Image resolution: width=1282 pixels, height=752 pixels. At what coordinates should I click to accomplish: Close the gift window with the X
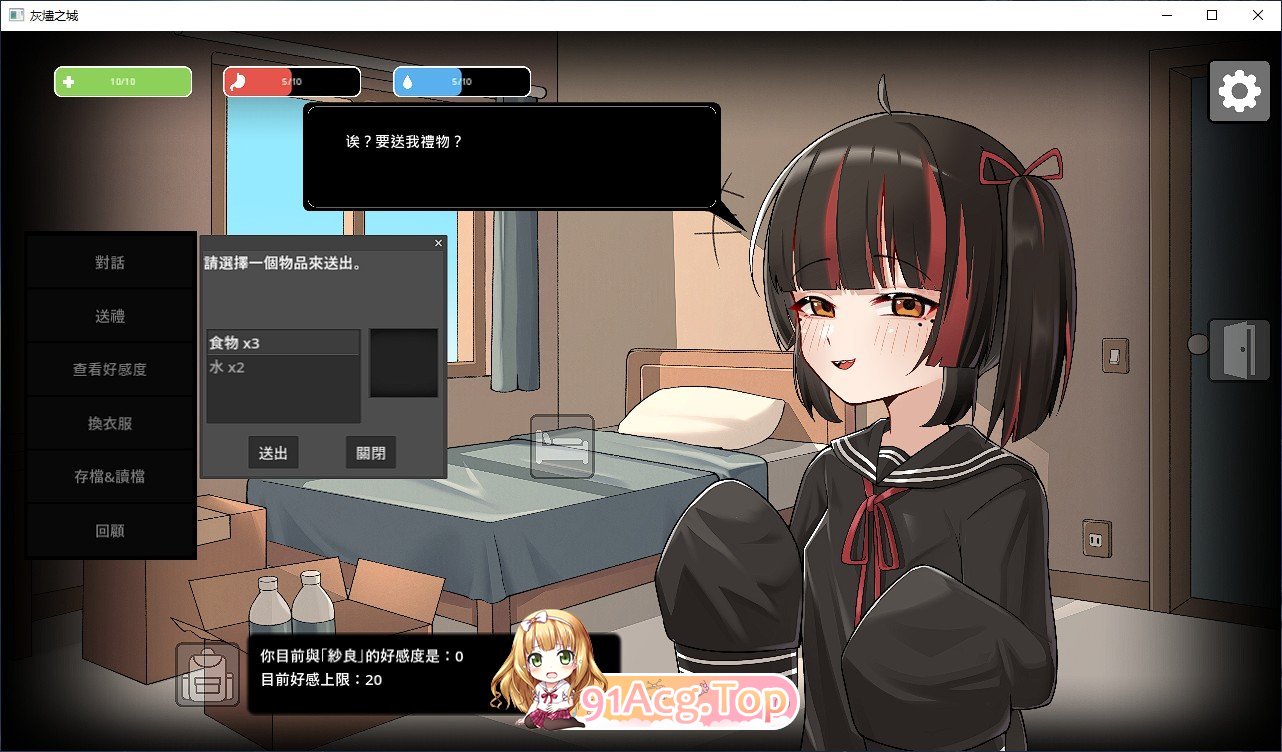coord(438,242)
